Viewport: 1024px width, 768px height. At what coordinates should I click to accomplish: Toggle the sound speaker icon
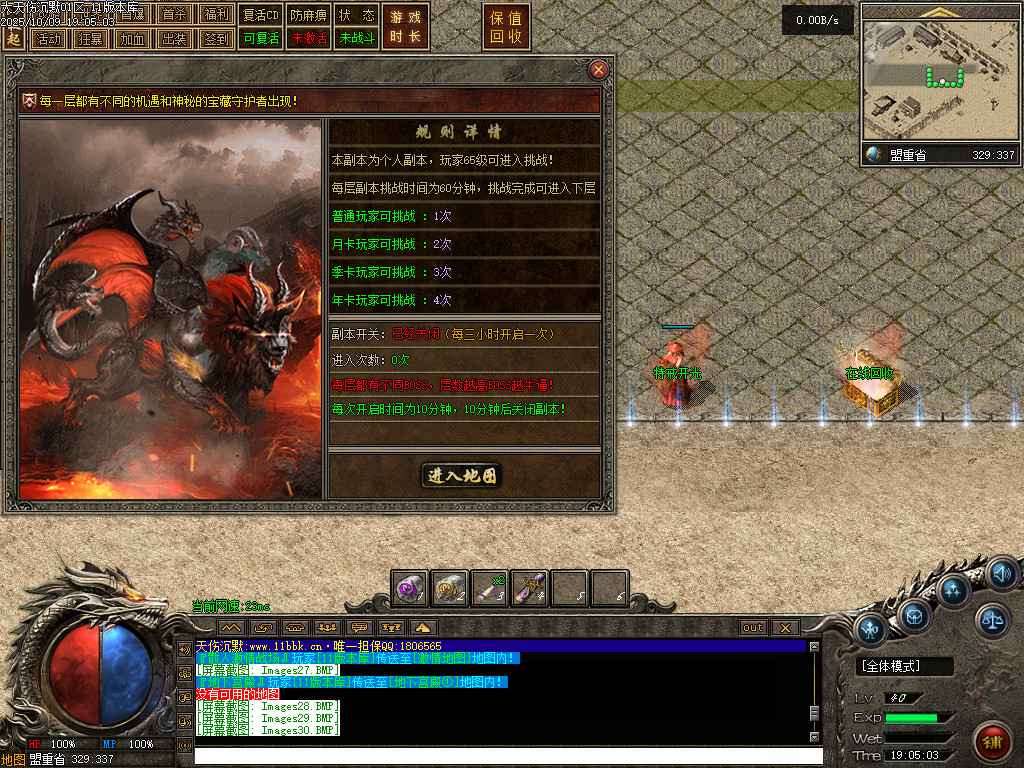pyautogui.click(x=1001, y=574)
